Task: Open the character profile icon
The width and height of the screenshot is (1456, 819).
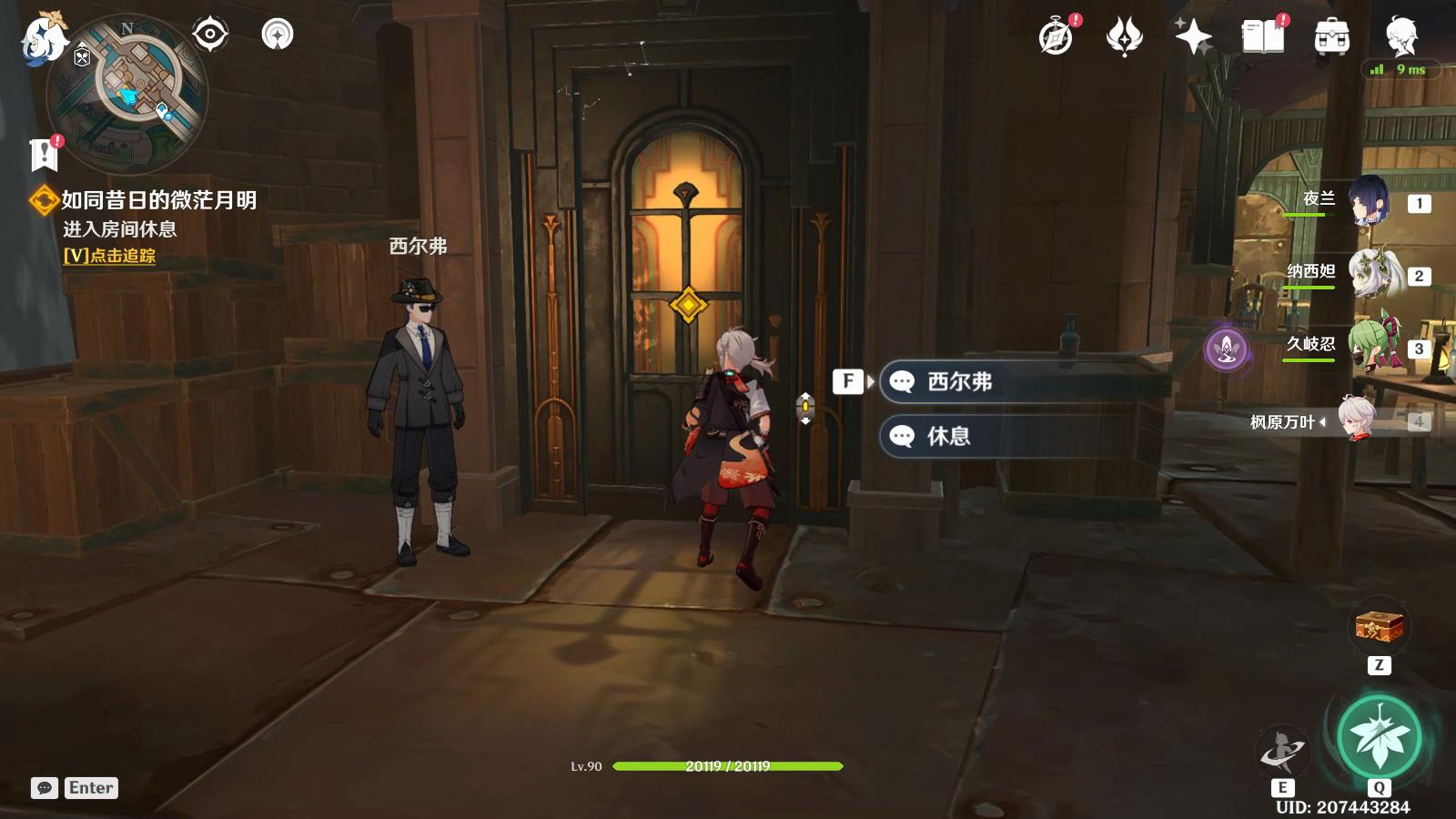Action: 1400,37
